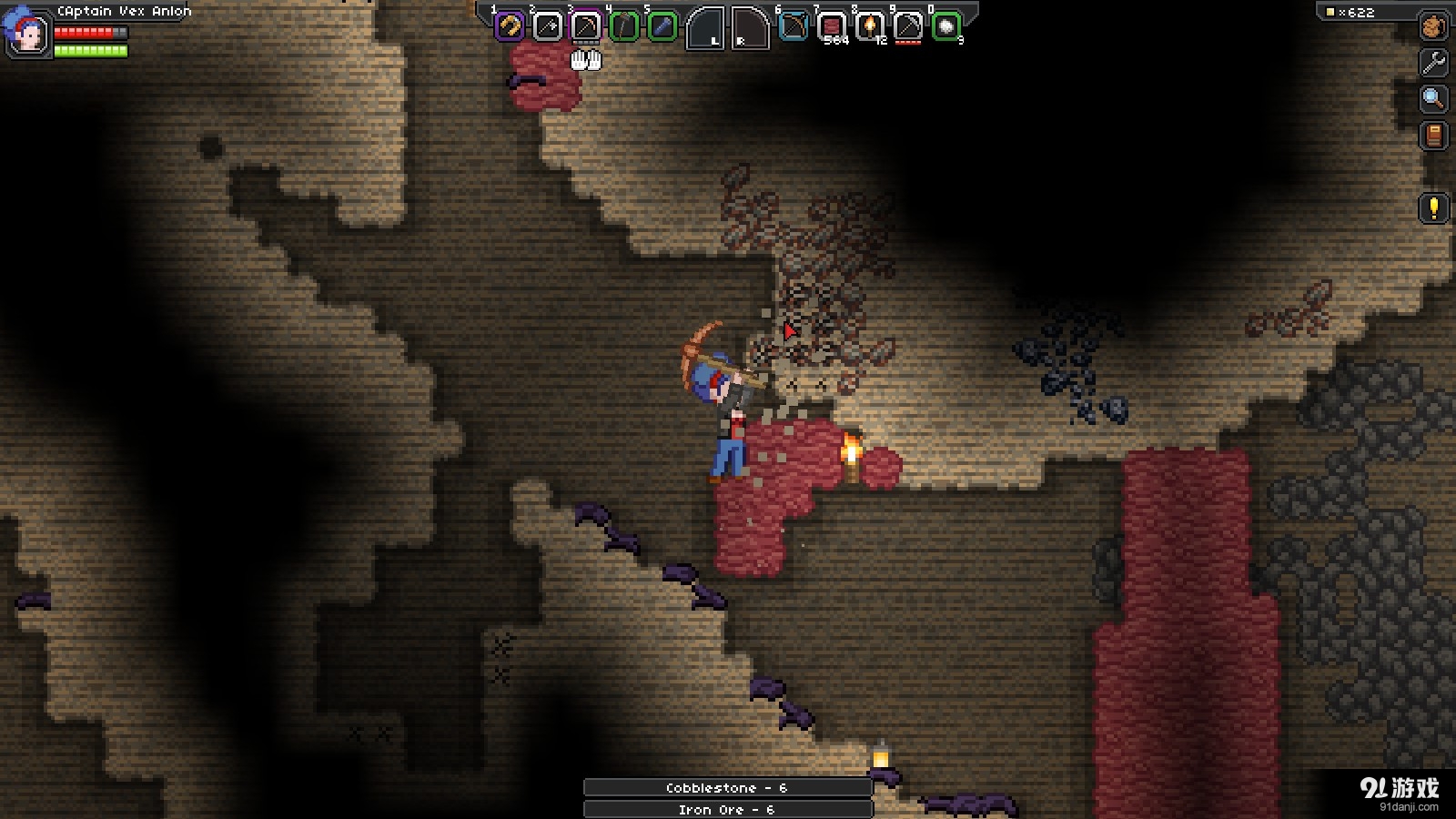Viewport: 1456px width, 819px height.
Task: Select the red block stack of 564
Action: (x=832, y=27)
